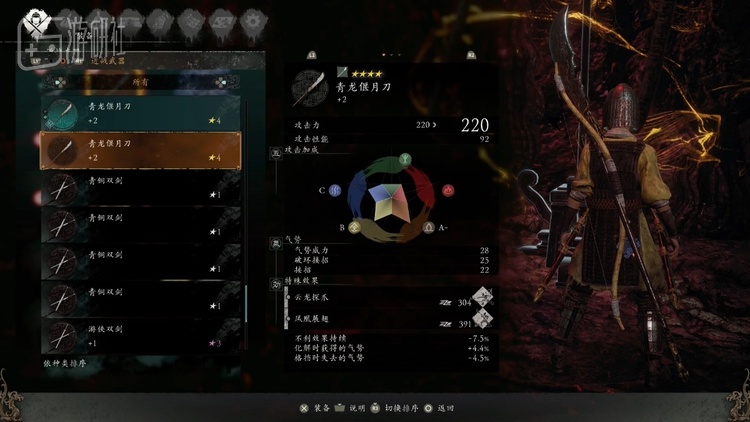
Task: Select the teal 青龙偃月刀 row
Action: [x=140, y=113]
